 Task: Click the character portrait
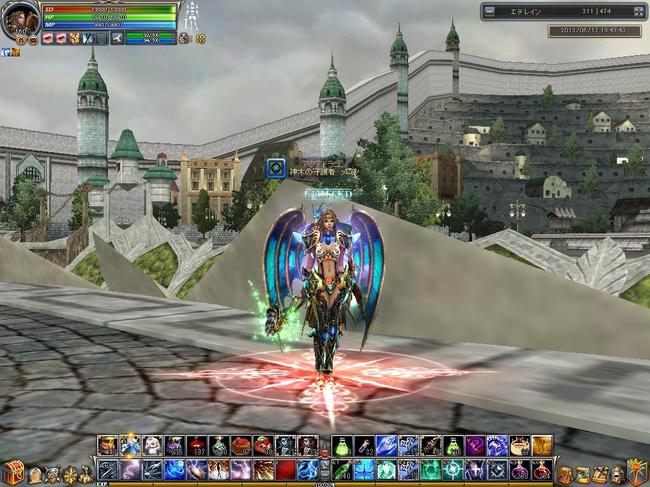pos(21,19)
